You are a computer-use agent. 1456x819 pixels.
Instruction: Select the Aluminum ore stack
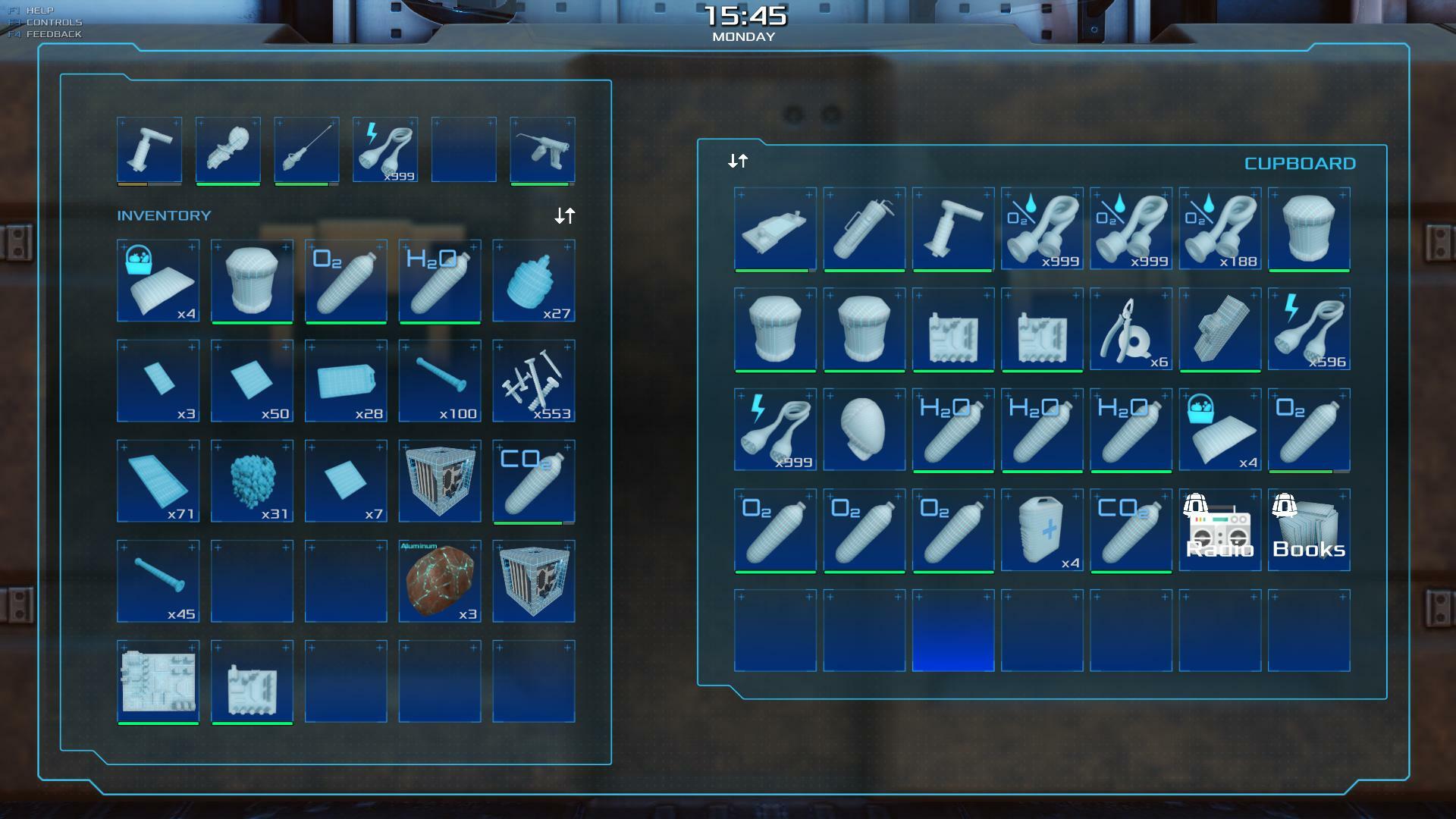tap(440, 581)
